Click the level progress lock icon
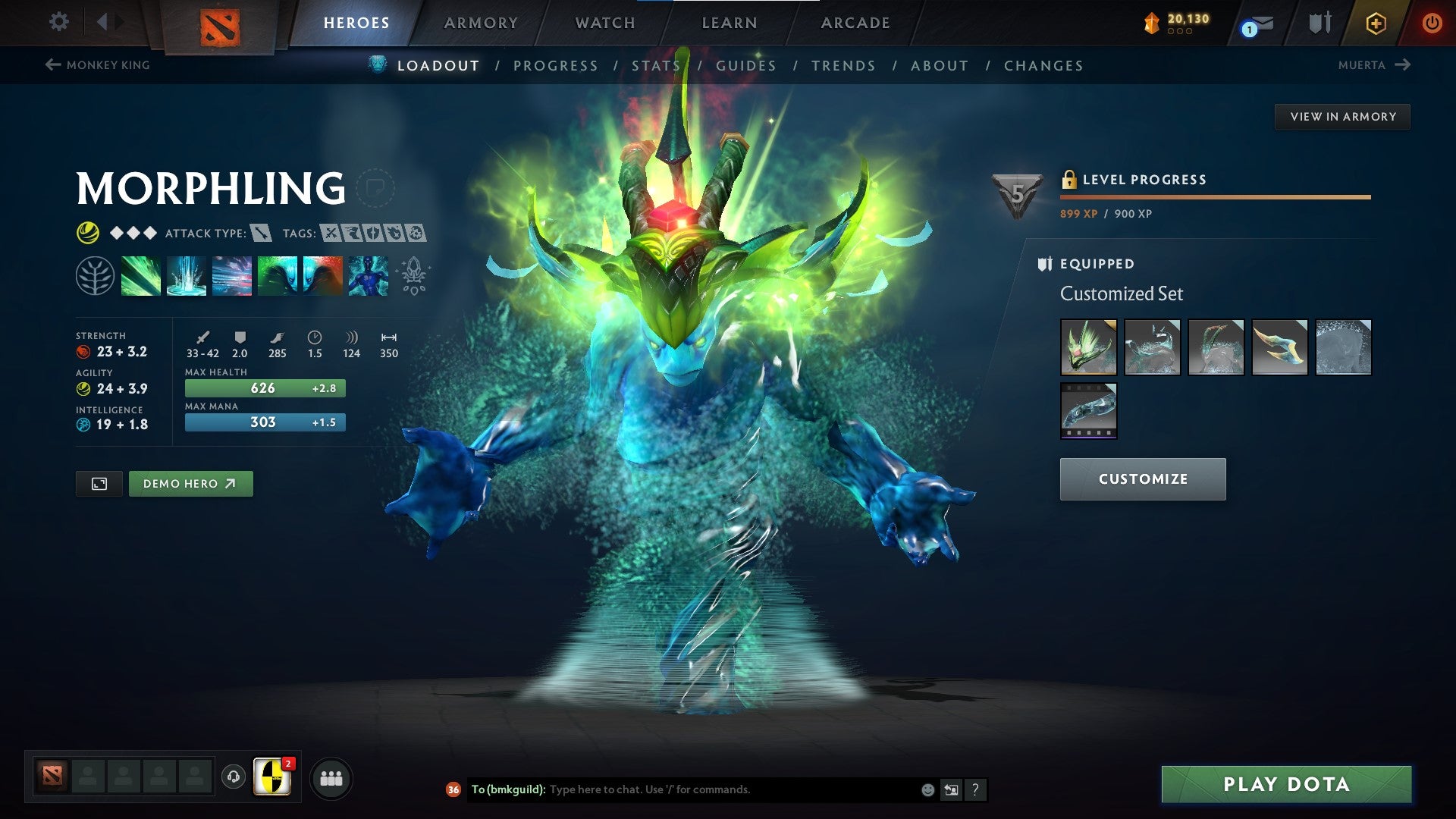The image size is (1456, 819). point(1069,180)
